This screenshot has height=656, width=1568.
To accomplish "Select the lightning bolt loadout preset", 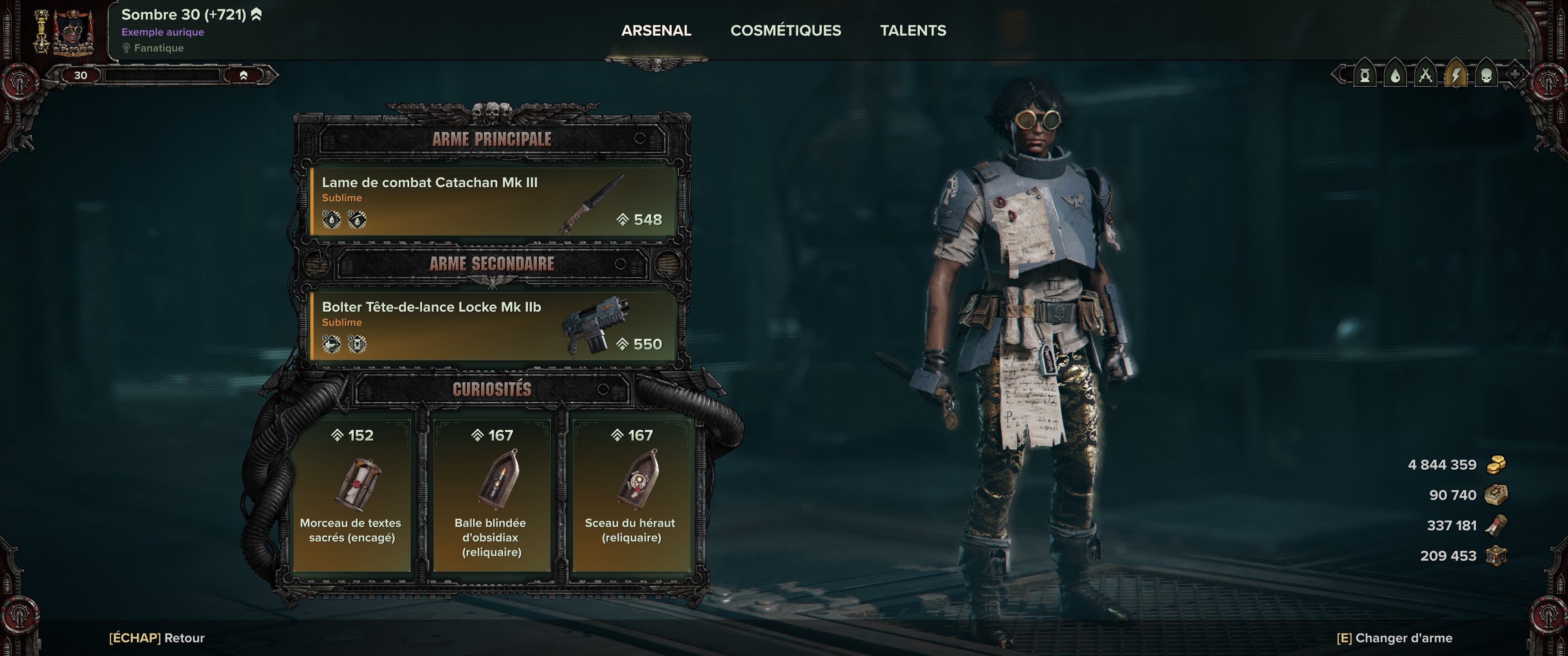I will 1455,76.
